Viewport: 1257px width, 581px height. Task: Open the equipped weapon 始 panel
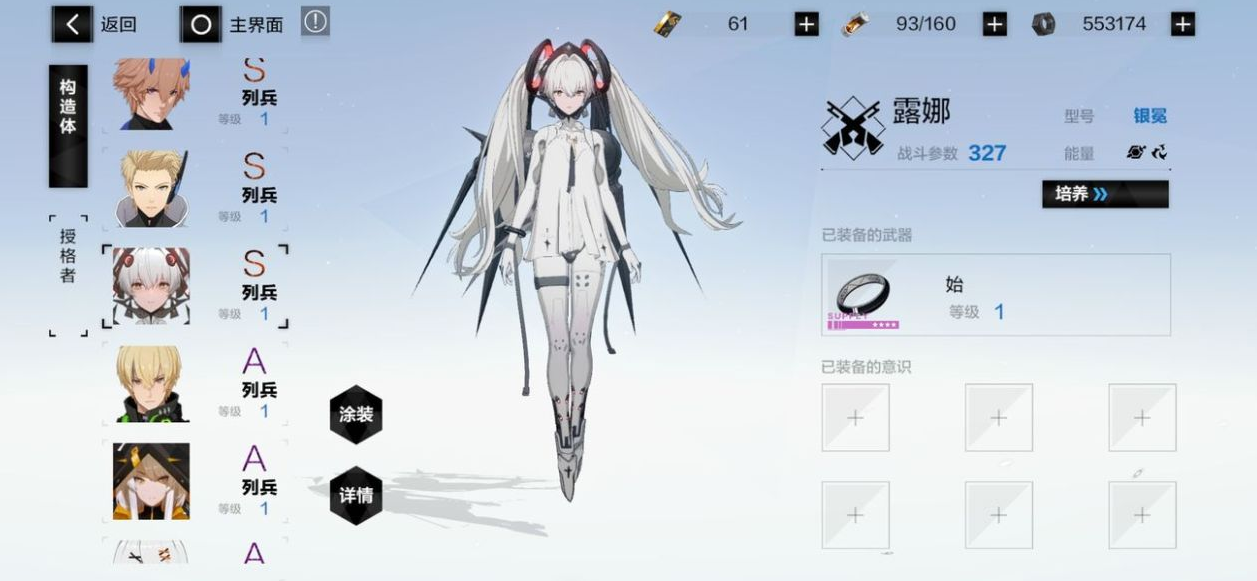tap(995, 295)
